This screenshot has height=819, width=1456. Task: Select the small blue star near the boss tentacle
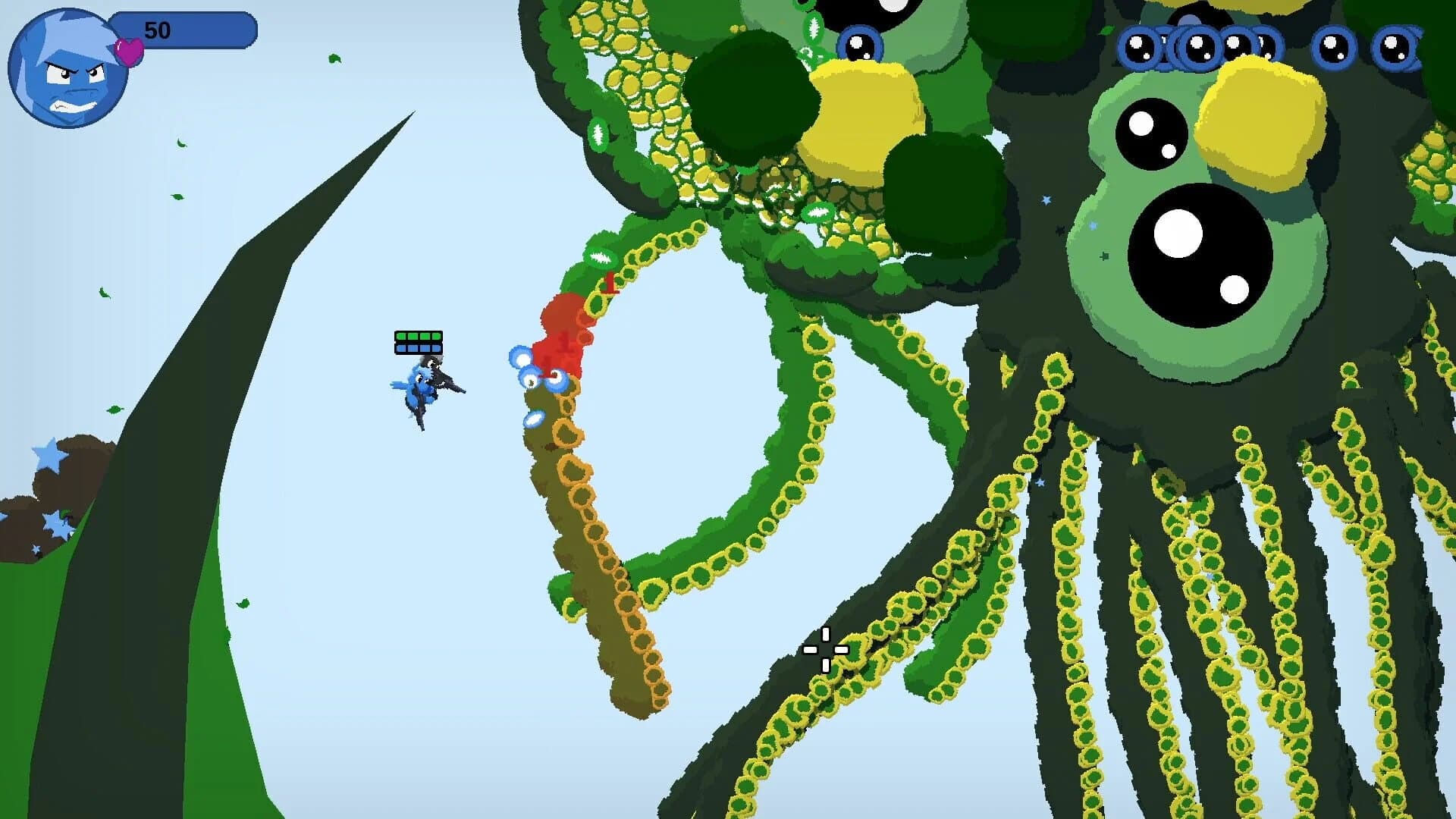(x=1046, y=199)
